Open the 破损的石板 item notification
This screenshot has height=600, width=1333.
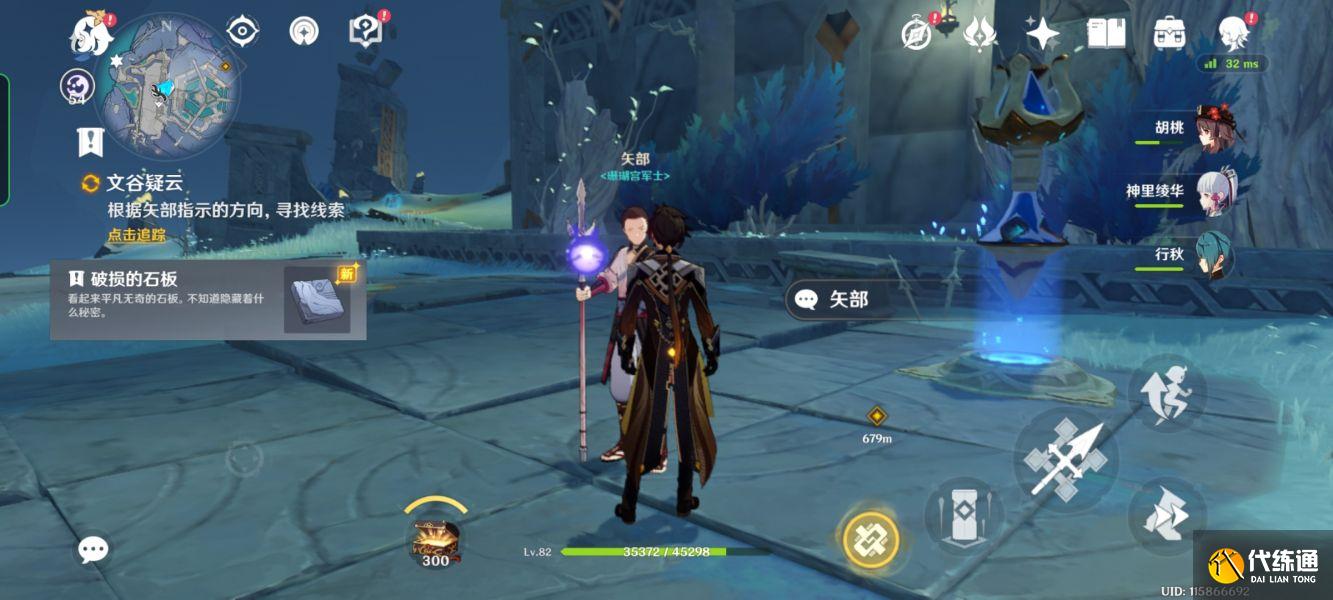[208, 299]
